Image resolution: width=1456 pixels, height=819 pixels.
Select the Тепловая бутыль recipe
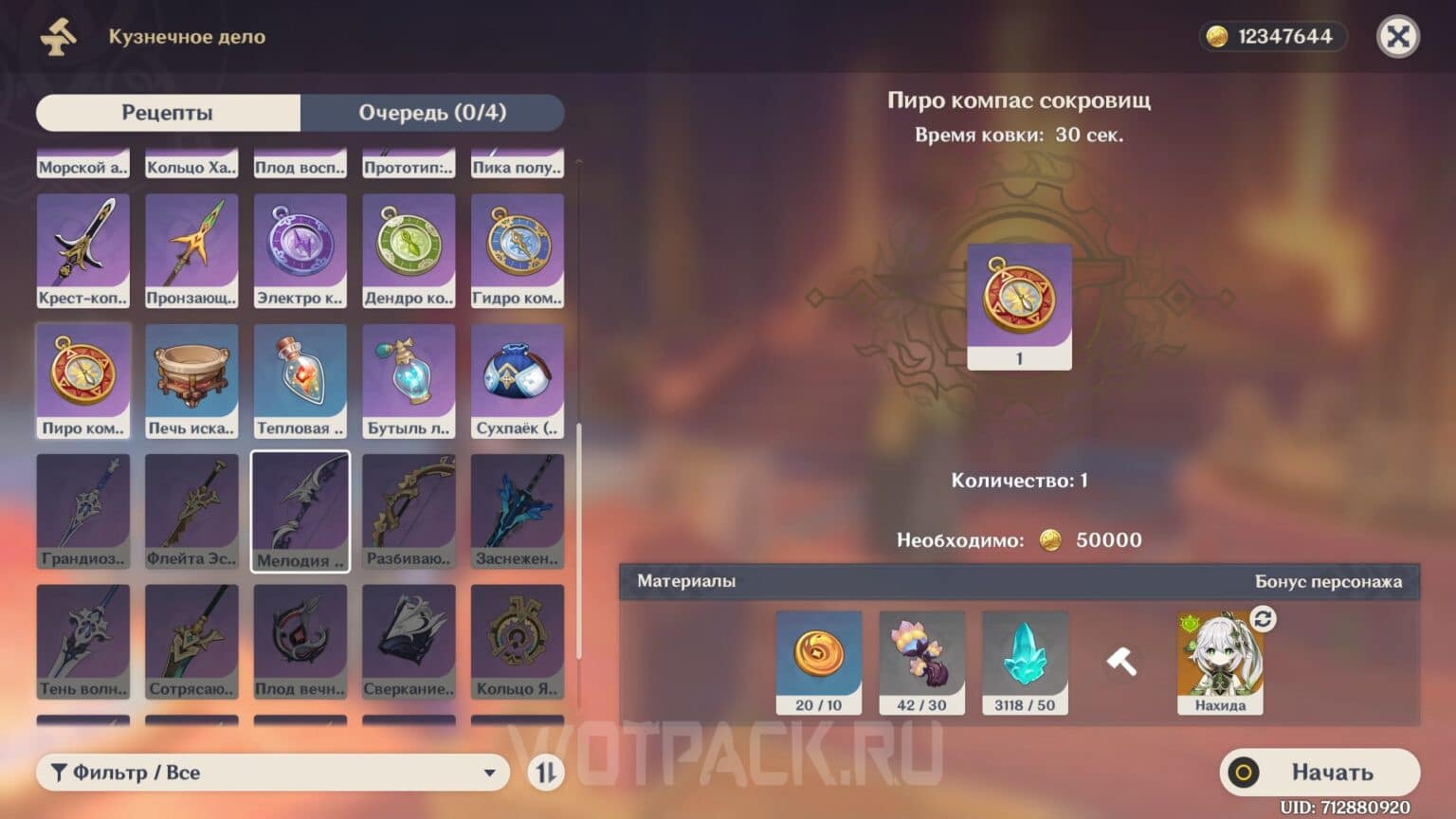(300, 379)
